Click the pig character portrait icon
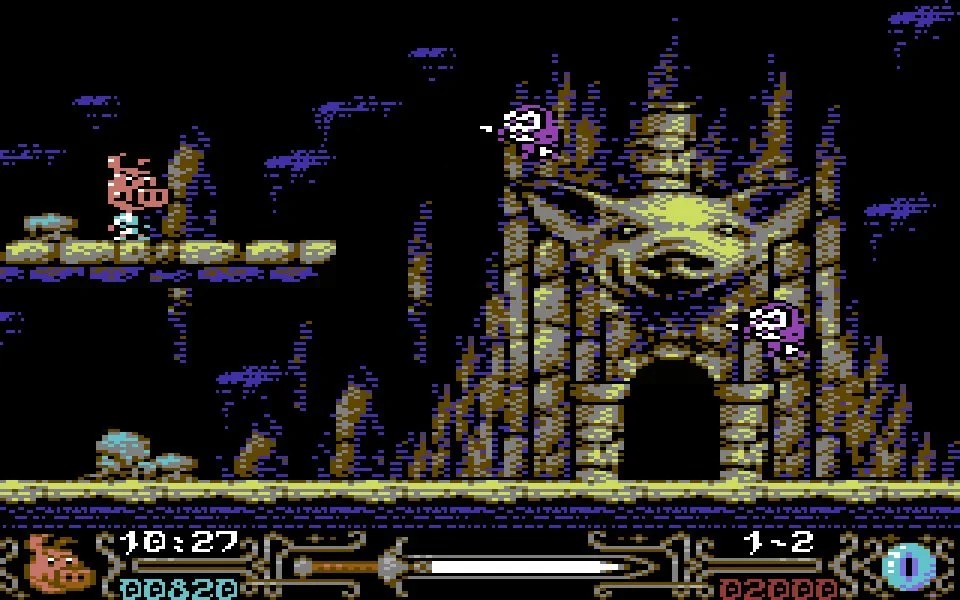The width and height of the screenshot is (960, 600). (x=60, y=563)
